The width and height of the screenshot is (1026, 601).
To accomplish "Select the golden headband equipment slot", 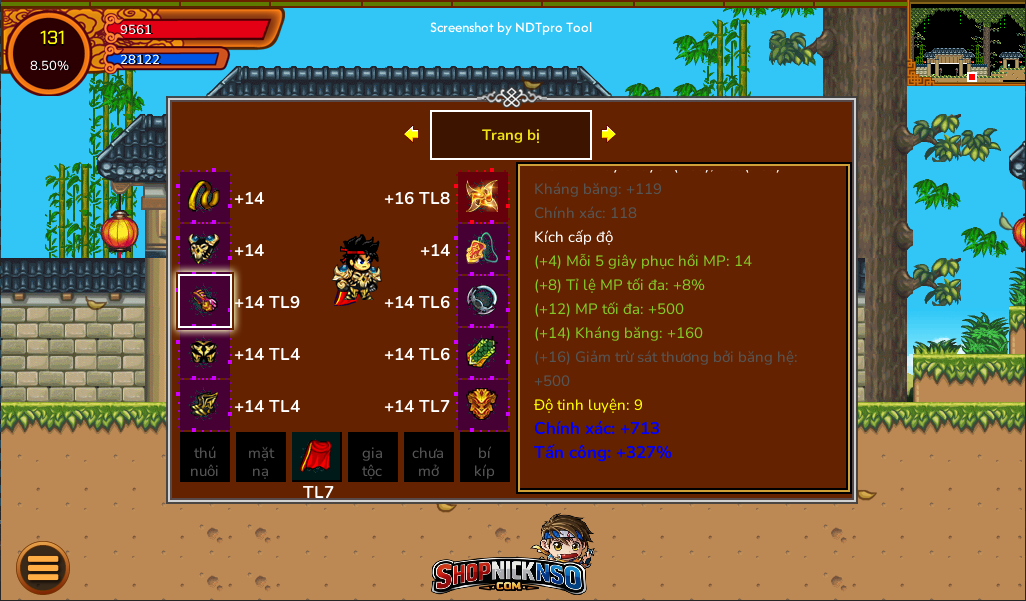I will (205, 197).
